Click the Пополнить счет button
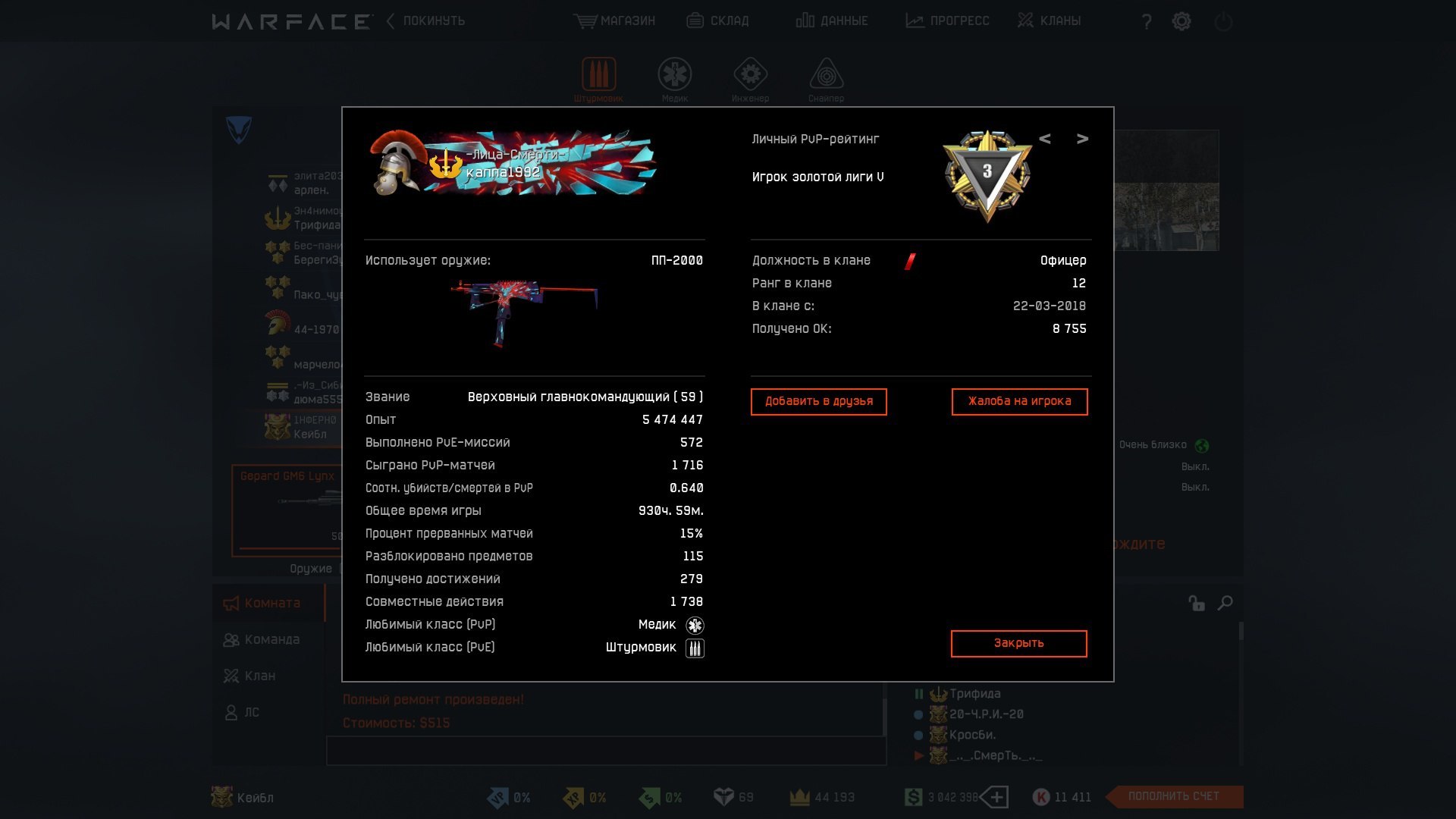Image resolution: width=1456 pixels, height=819 pixels. 1175,796
